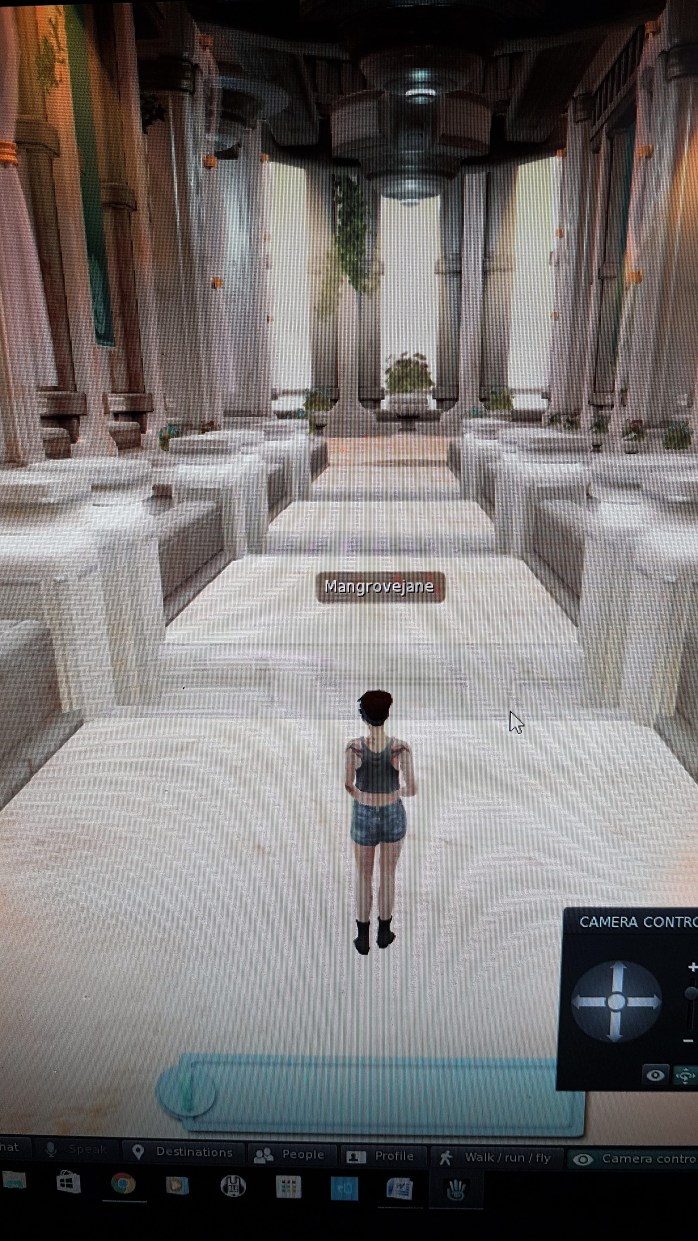Pan camera down with the down arrow

pos(616,1028)
